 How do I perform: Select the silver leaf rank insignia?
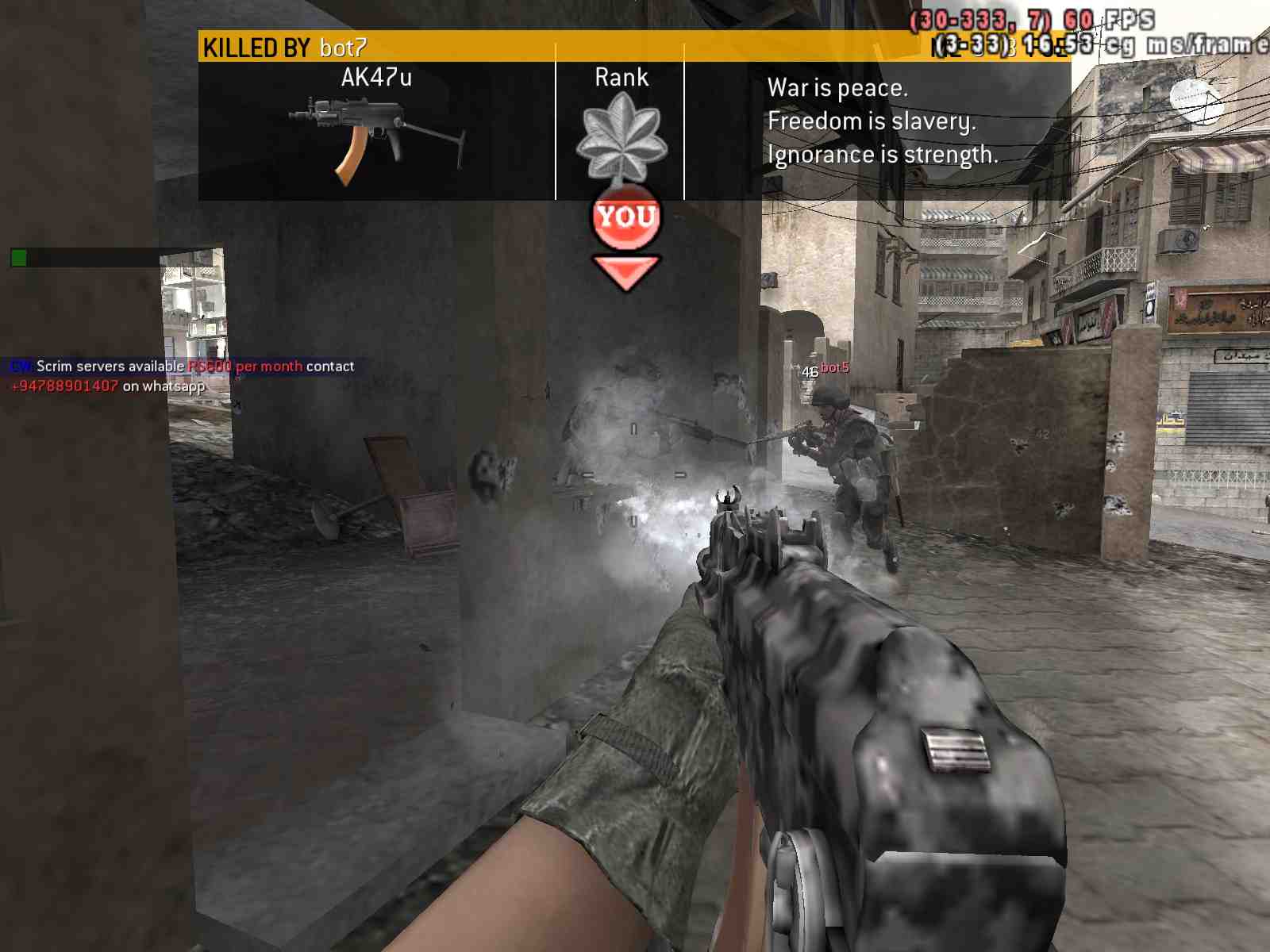(622, 136)
